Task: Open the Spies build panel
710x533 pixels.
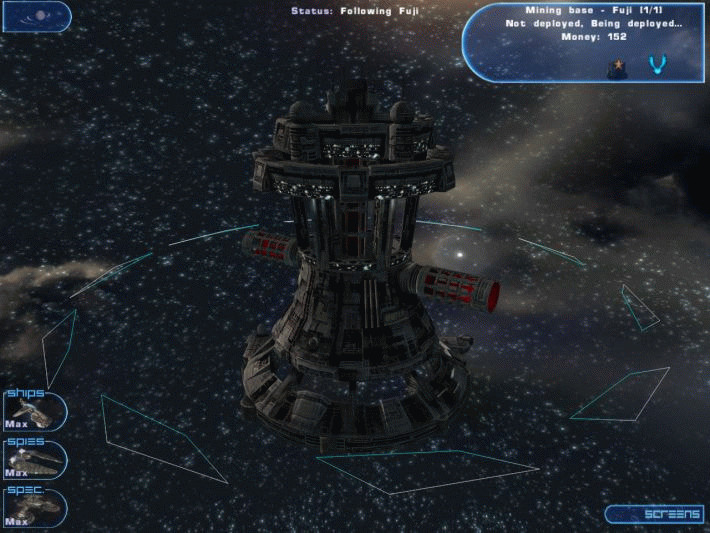Action: click(x=34, y=459)
